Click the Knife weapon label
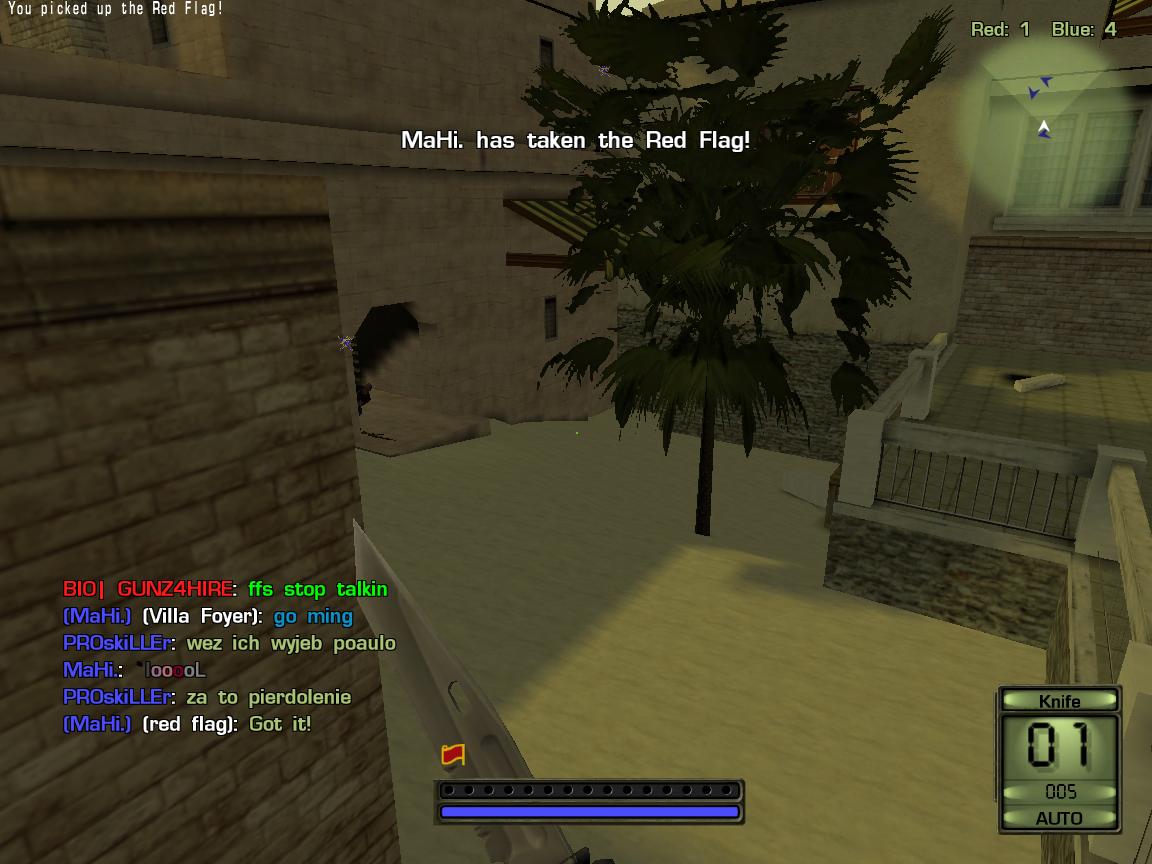 point(1059,701)
